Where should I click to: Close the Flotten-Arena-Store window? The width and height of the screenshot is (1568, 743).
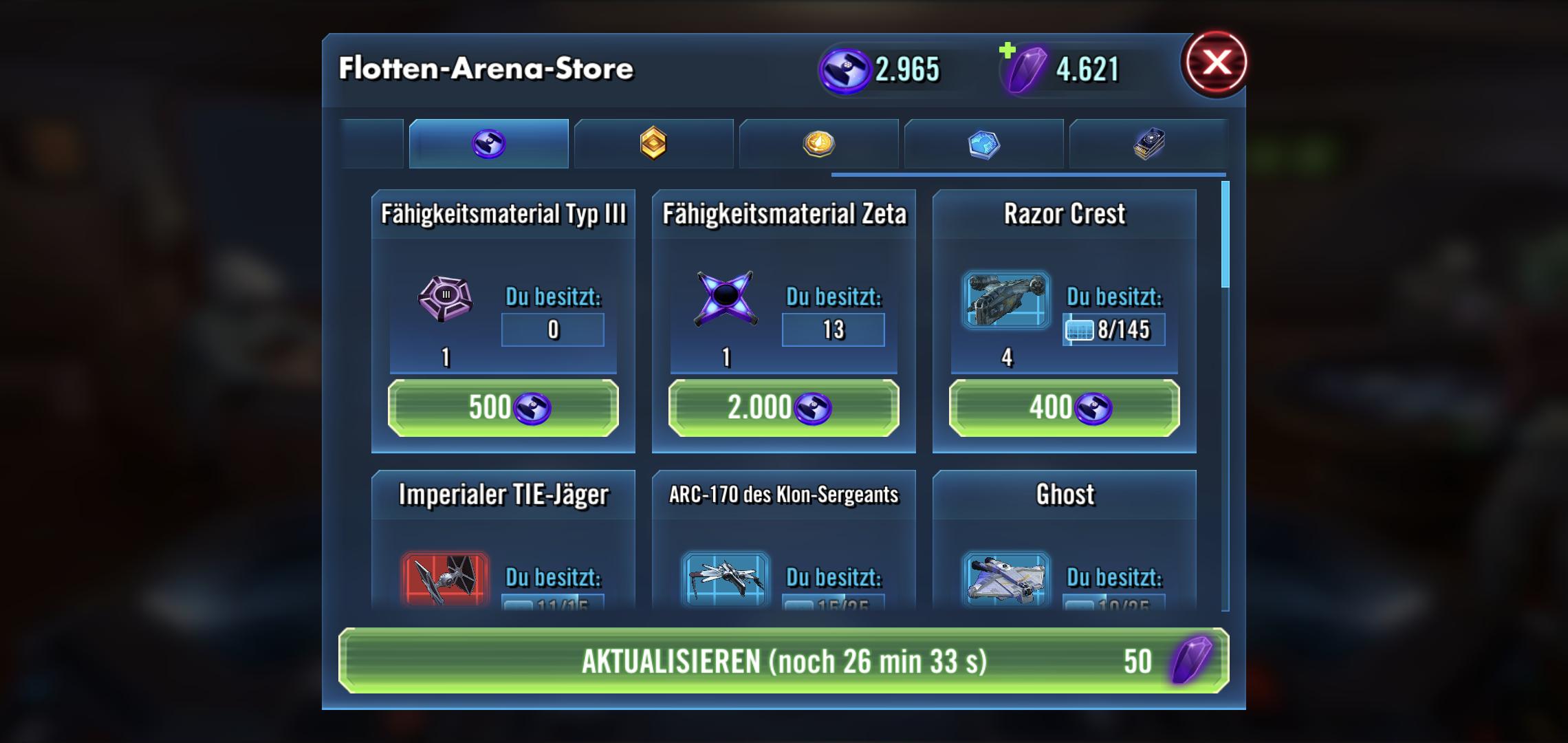coord(1216,63)
